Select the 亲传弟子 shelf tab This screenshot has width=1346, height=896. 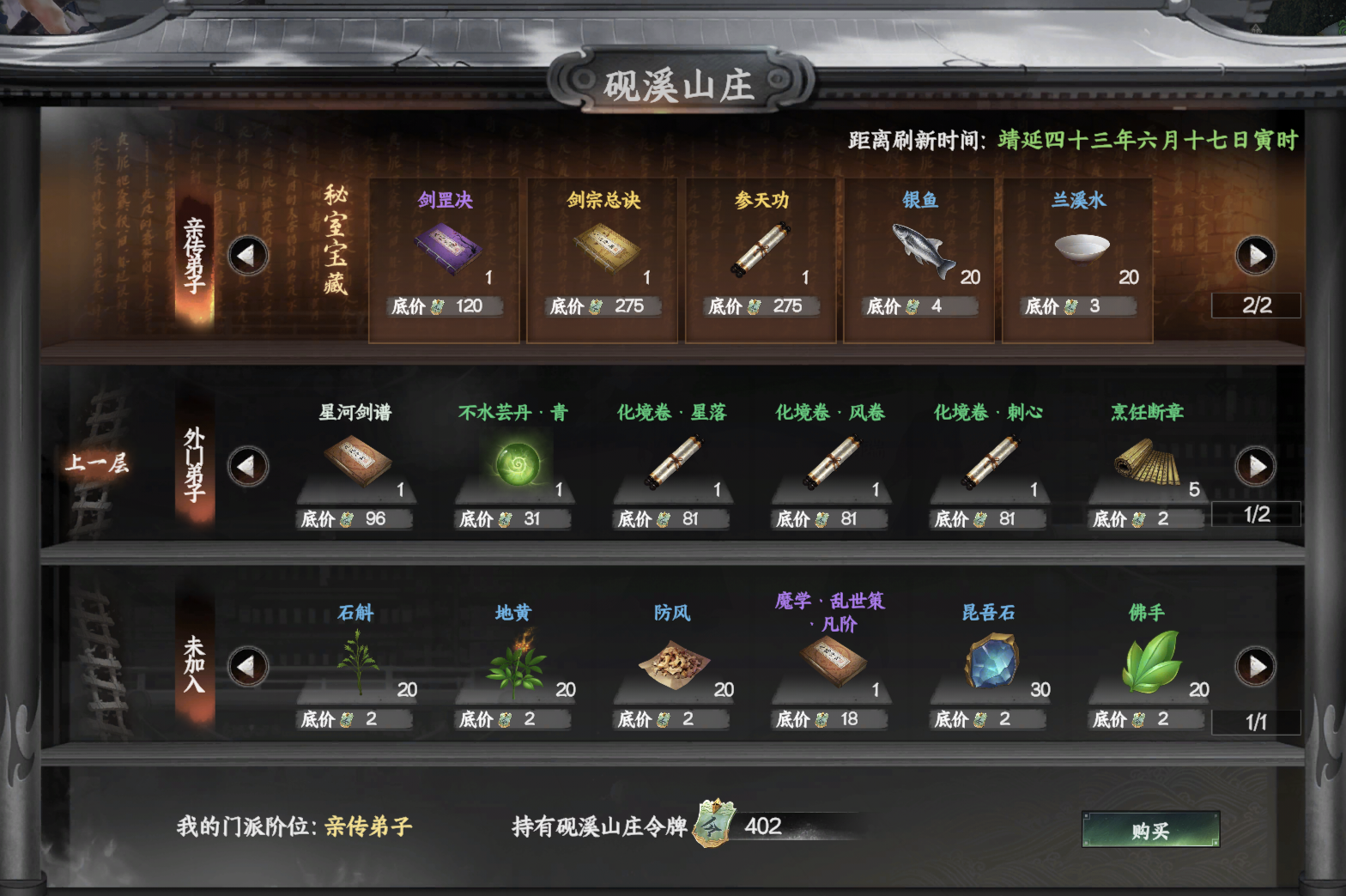(x=193, y=253)
